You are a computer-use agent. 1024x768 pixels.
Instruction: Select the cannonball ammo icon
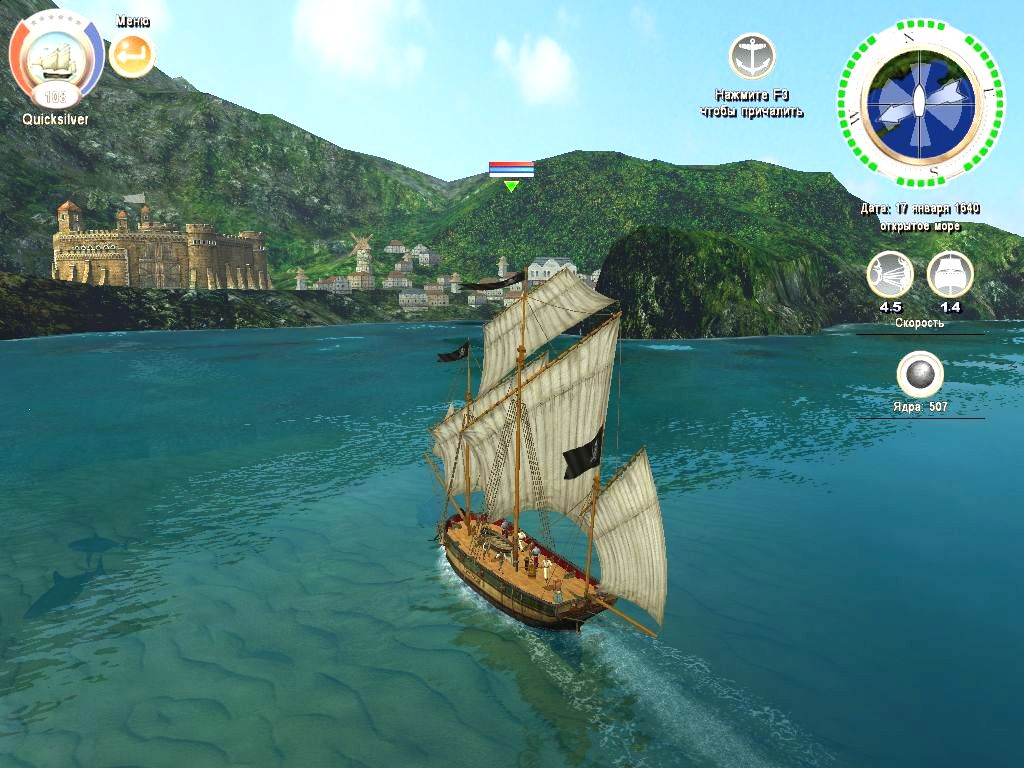[x=920, y=375]
